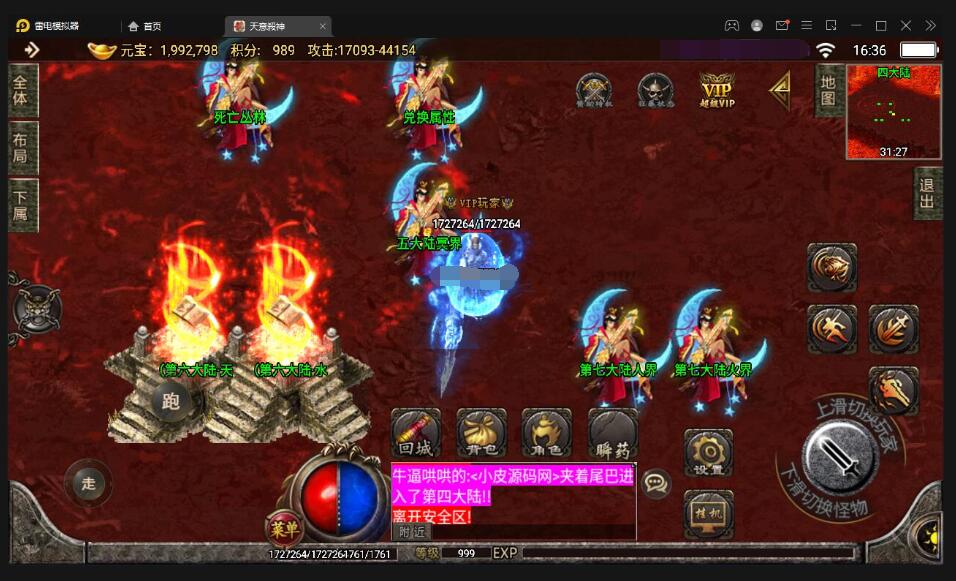
Task: Switch to the 布局 tab
Action: coord(21,149)
